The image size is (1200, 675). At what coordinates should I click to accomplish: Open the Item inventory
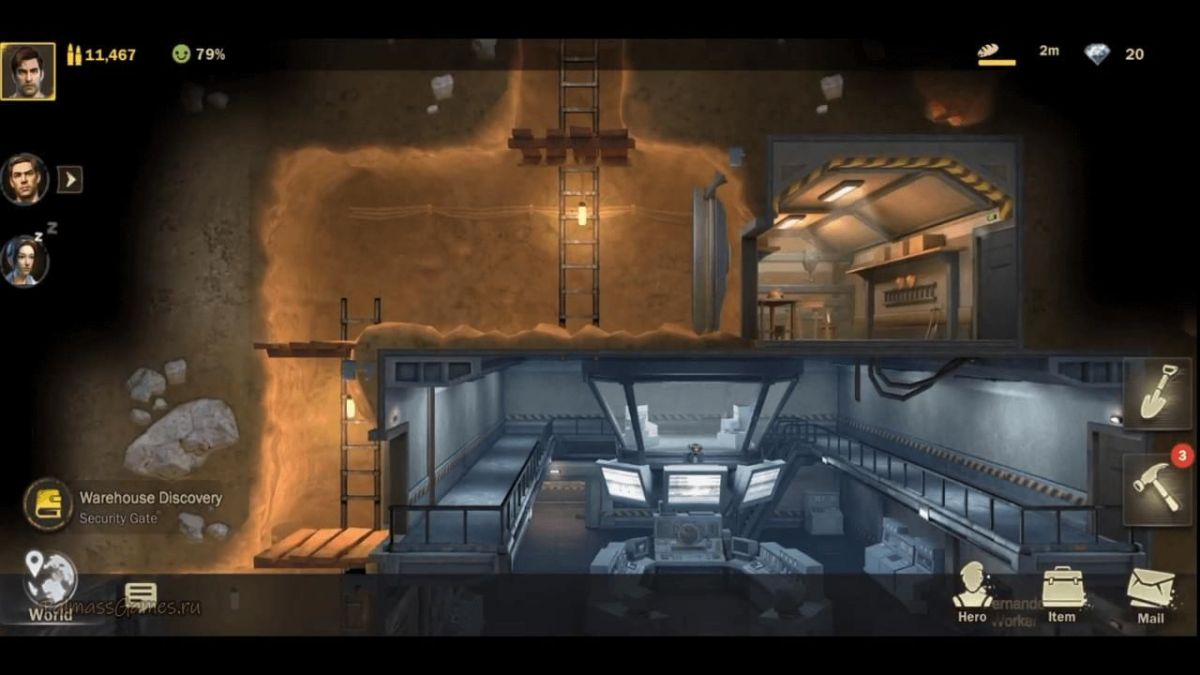point(1062,594)
